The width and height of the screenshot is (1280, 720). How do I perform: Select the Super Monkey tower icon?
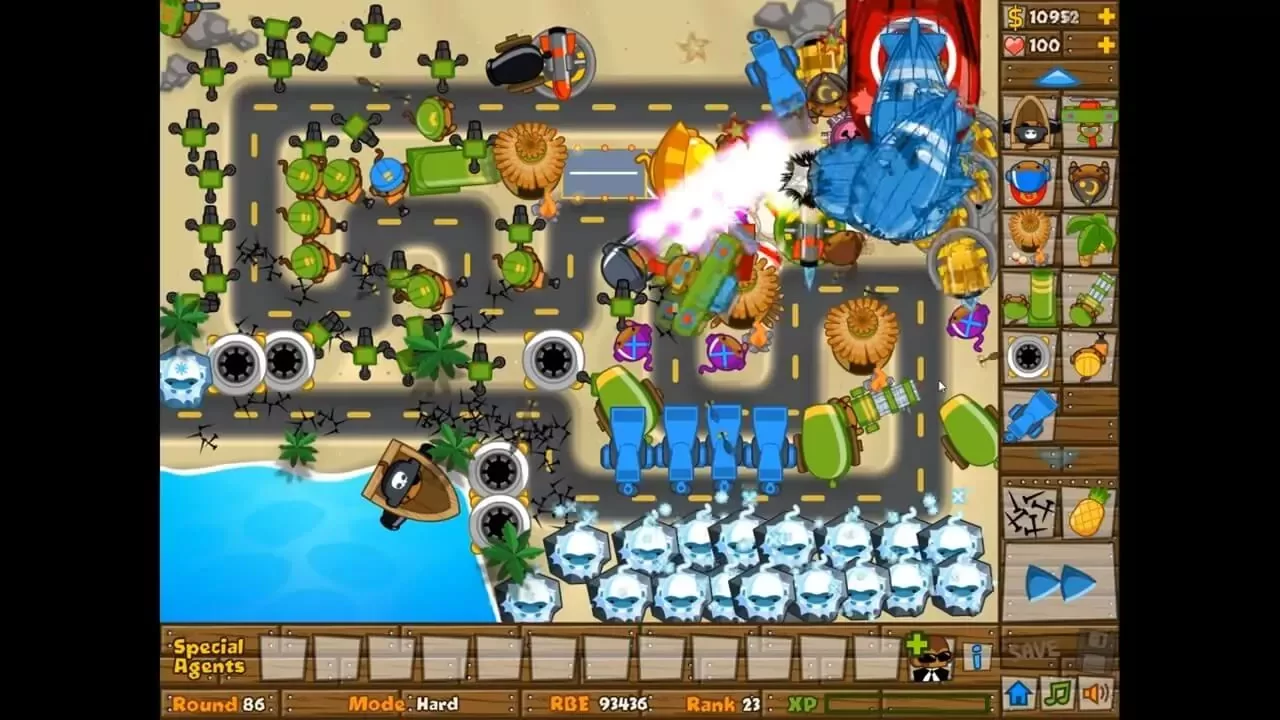coord(1029,180)
